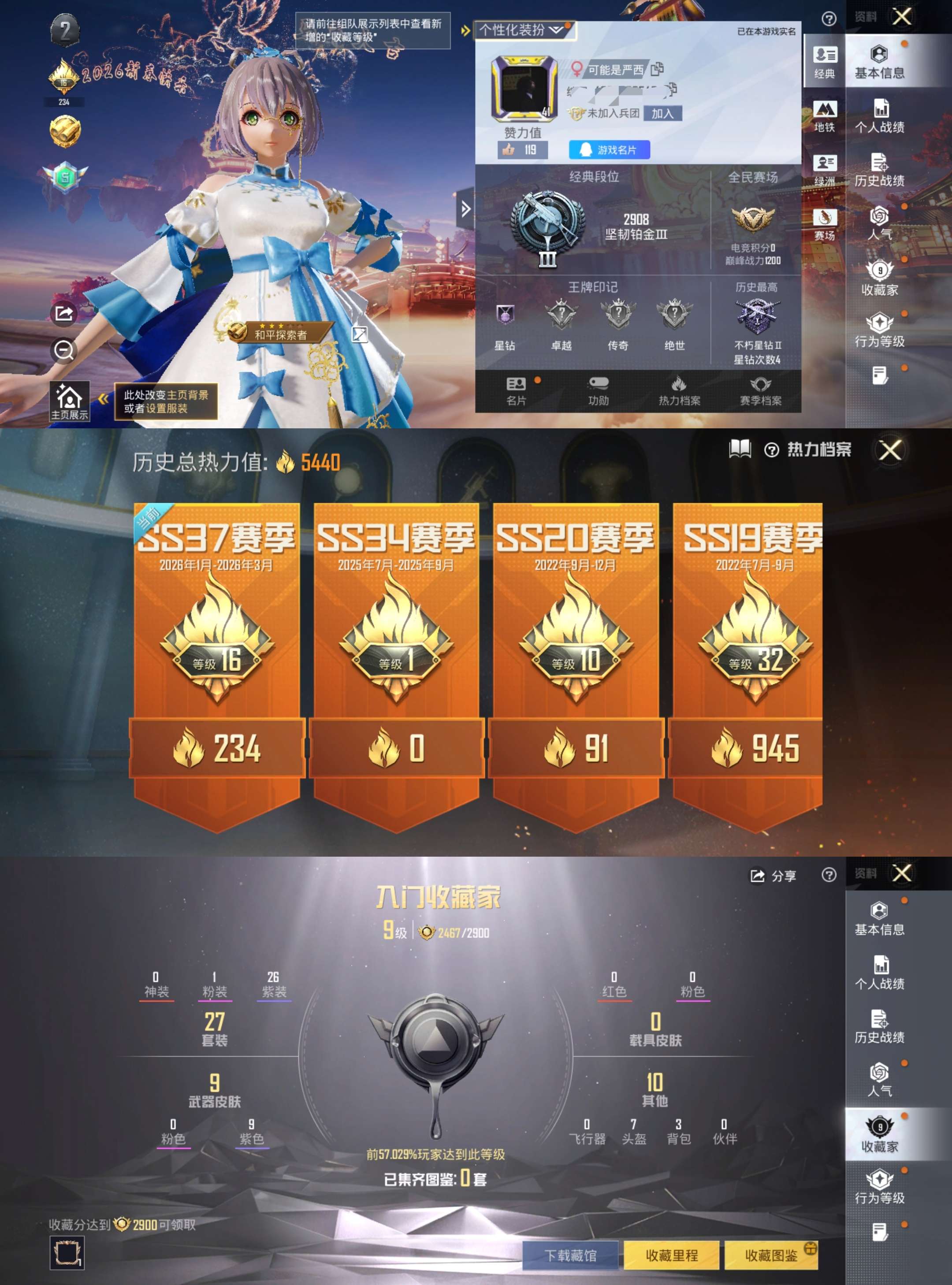Open the share arrow icon beside the character
This screenshot has width=952, height=1285.
tap(63, 314)
